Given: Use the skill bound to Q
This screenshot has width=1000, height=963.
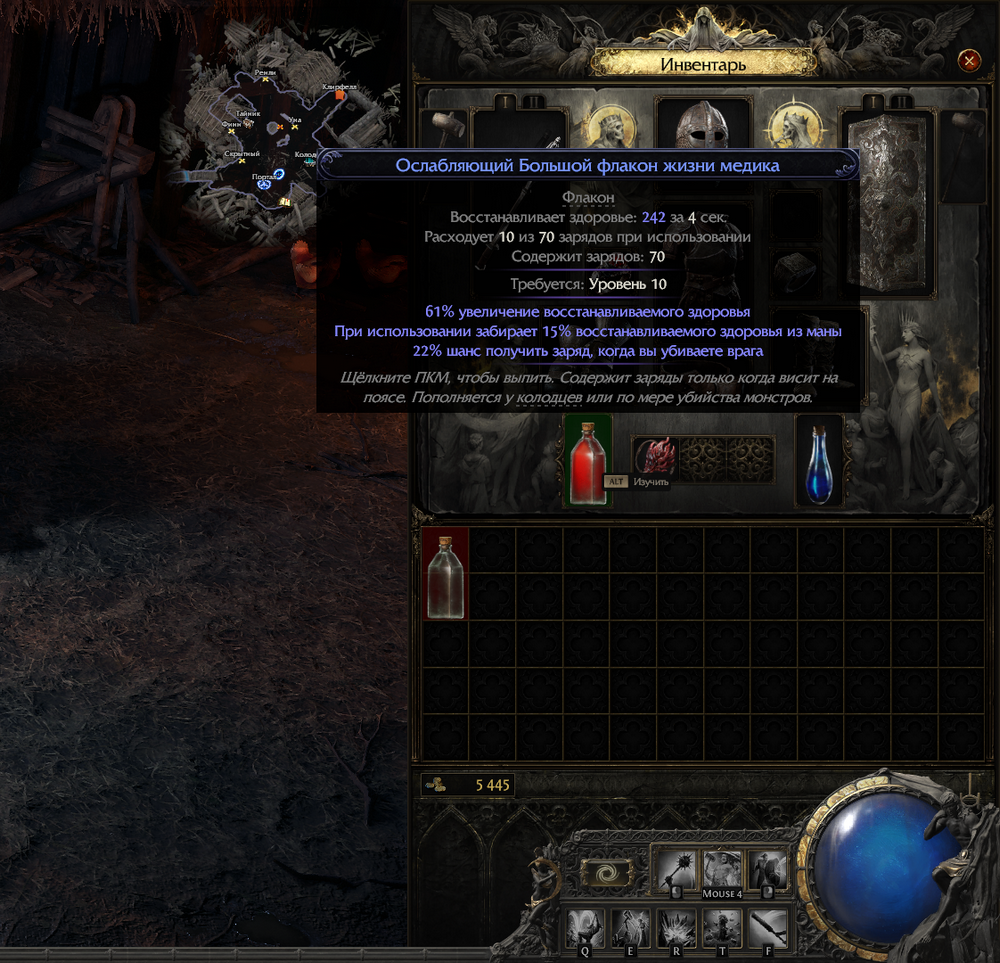Looking at the screenshot, I should pyautogui.click(x=585, y=929).
